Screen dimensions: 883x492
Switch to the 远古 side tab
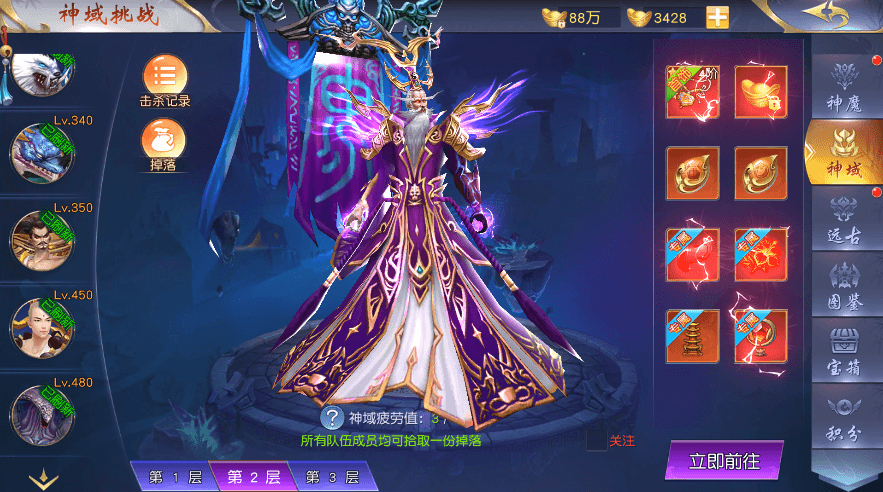[x=845, y=218]
